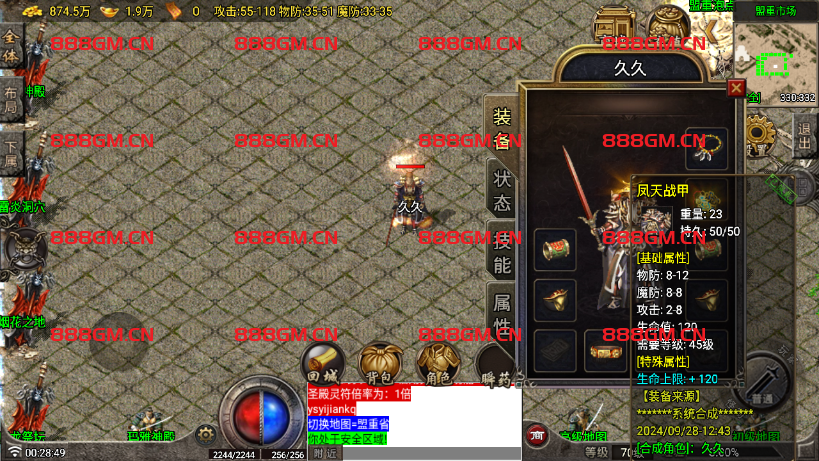Inspect the equipped belt slot
The height and width of the screenshot is (461, 819).
pyautogui.click(x=604, y=351)
